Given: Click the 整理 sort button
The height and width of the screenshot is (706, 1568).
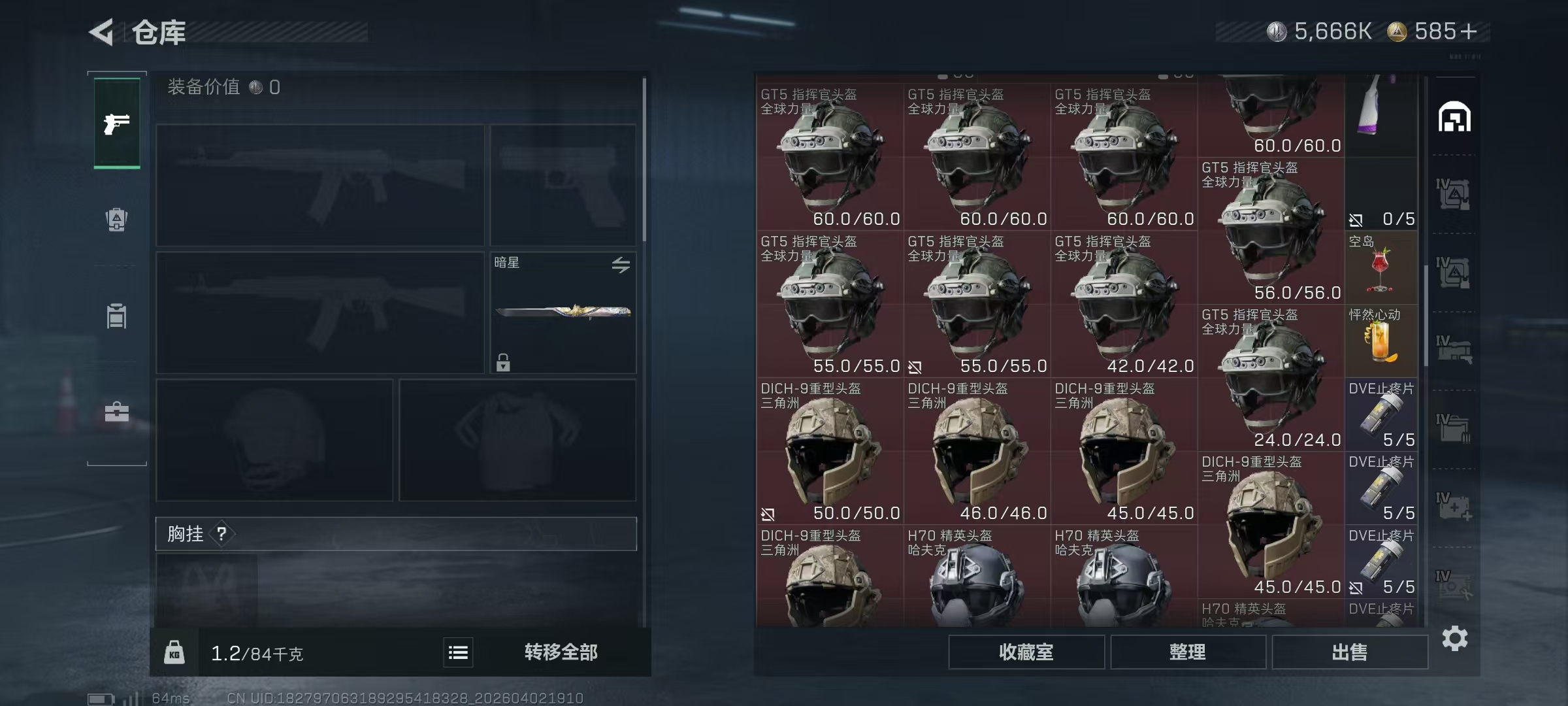Looking at the screenshot, I should (x=1187, y=652).
